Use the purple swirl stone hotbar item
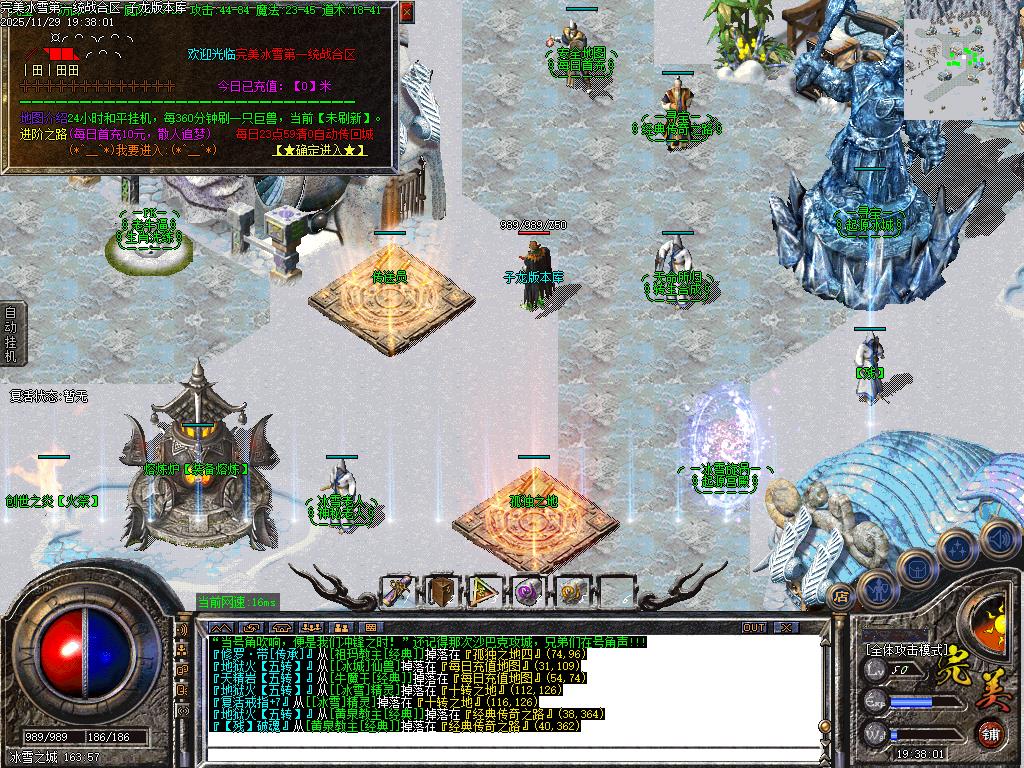1024x768 pixels. [528, 591]
